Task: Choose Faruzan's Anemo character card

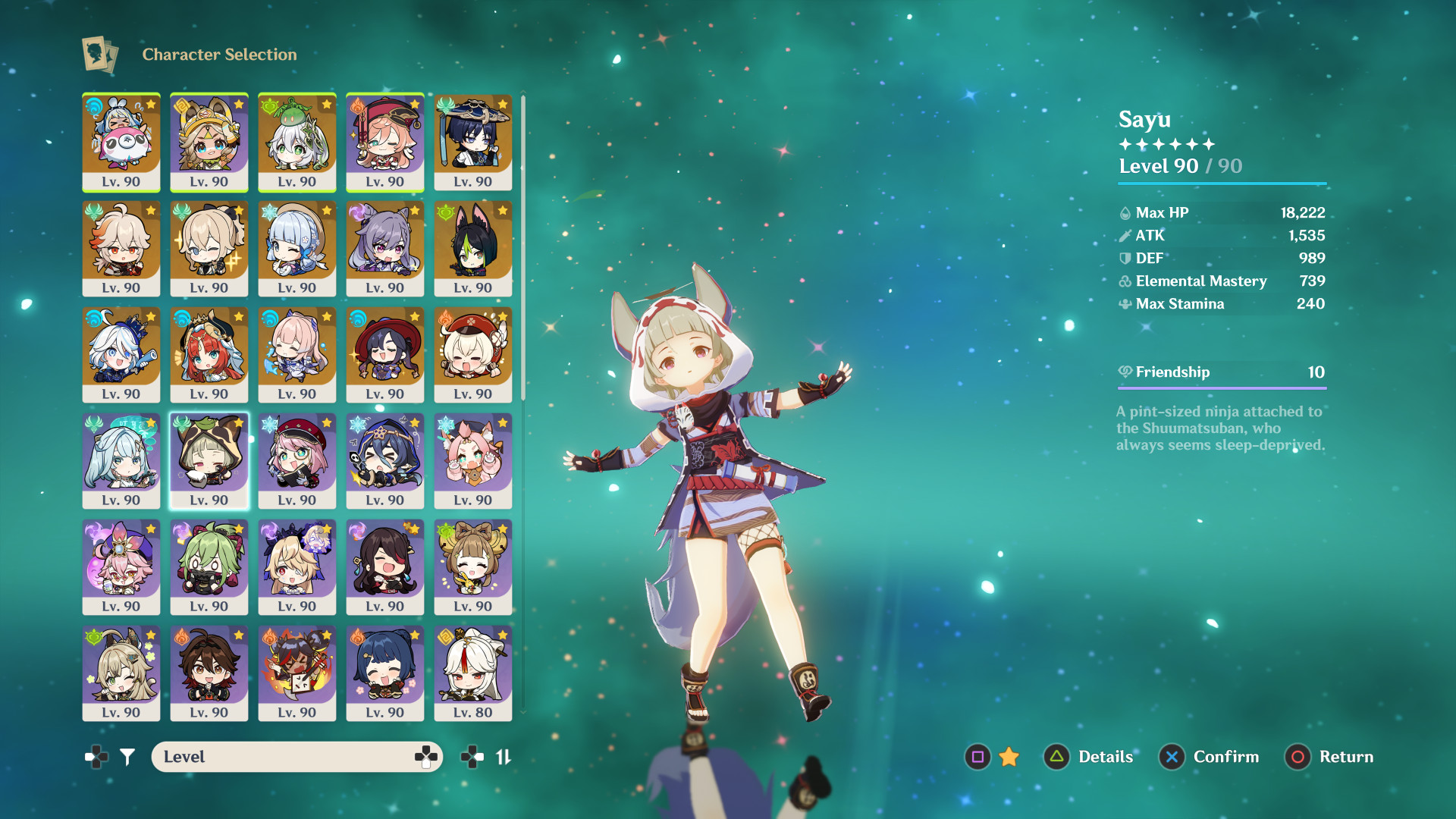Action: [121, 460]
